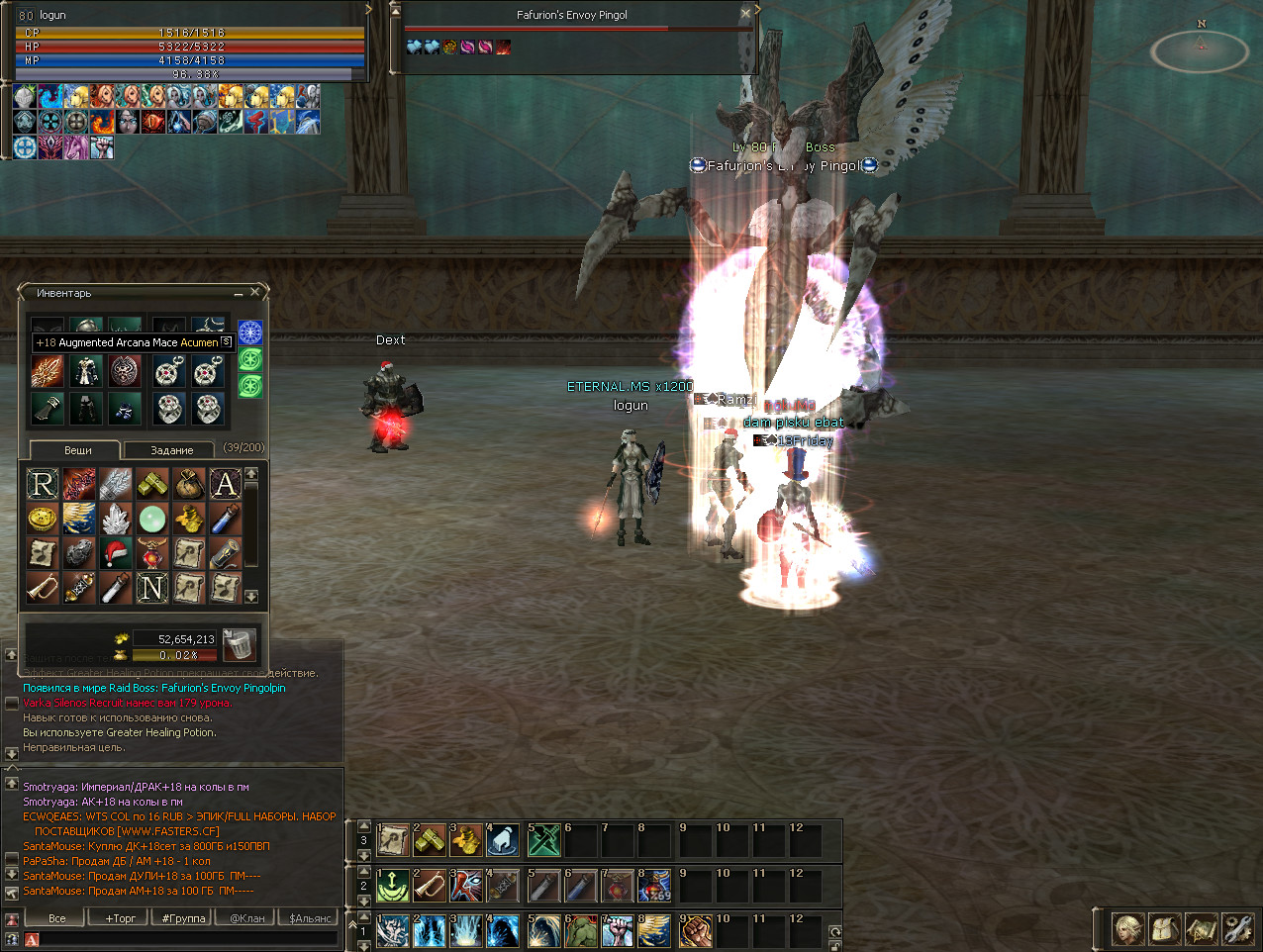Click the compass minimap
The image size is (1263, 952).
[1201, 49]
